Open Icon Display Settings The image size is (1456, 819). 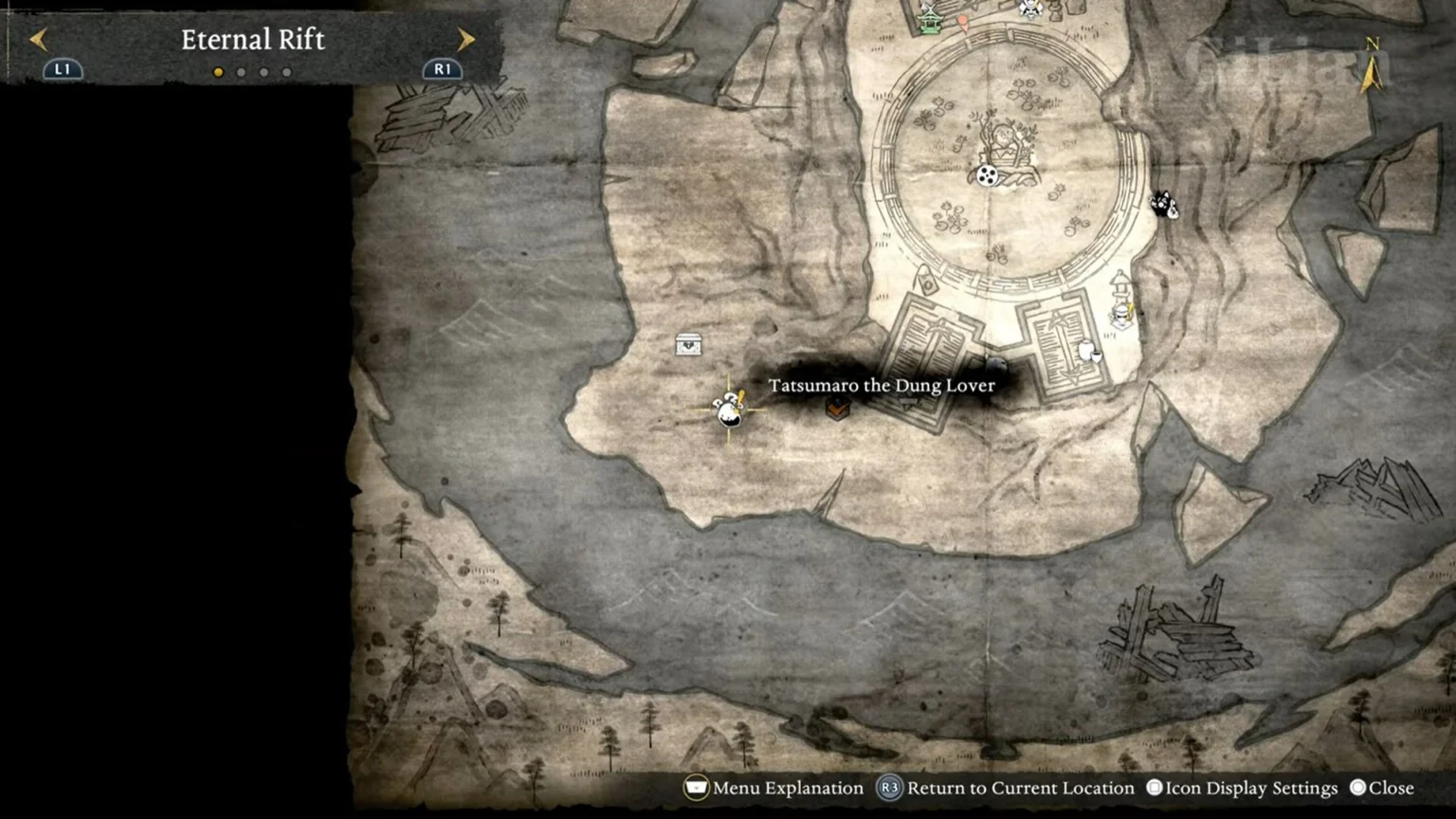click(1243, 788)
